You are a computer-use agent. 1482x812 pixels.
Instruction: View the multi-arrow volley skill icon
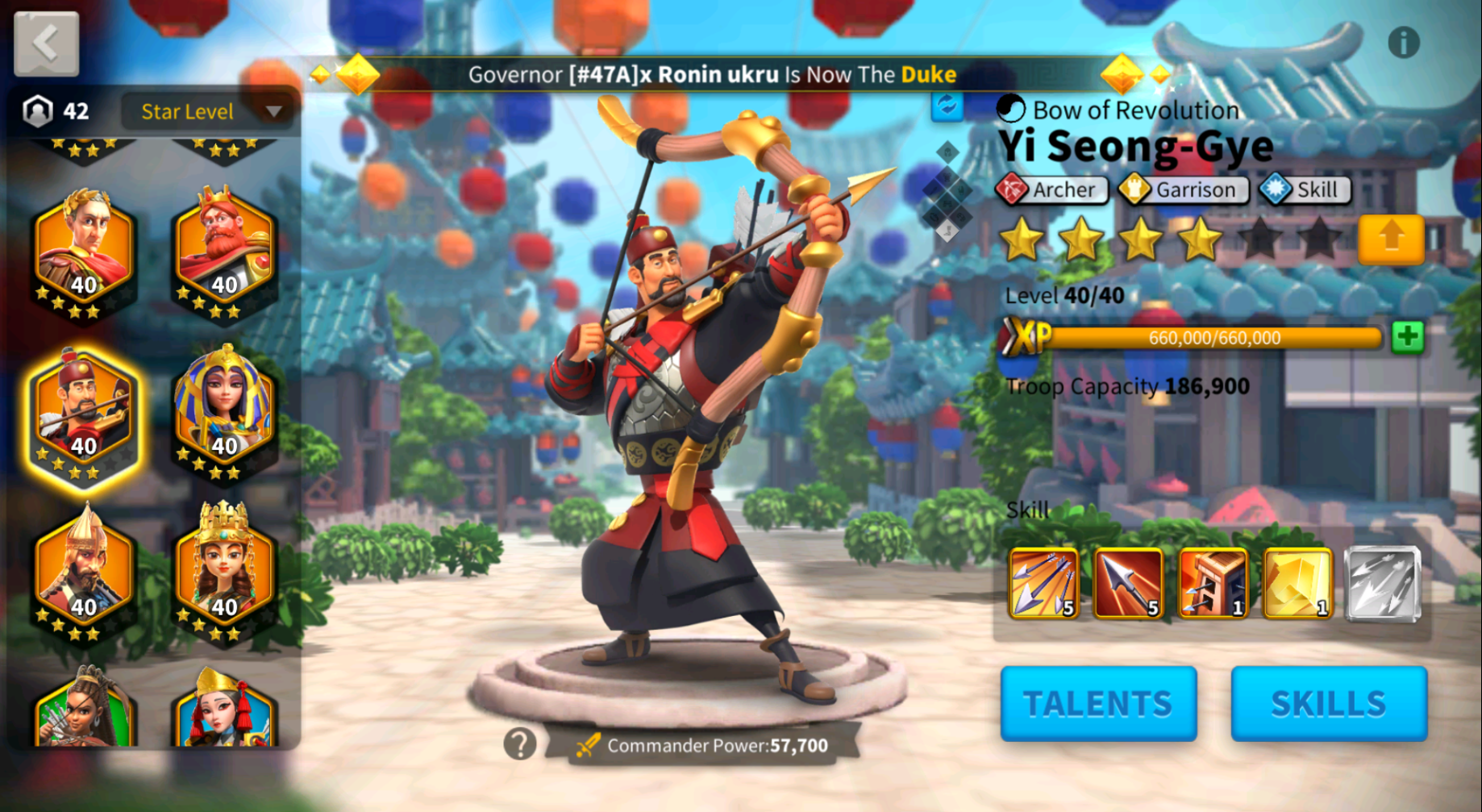click(x=1043, y=583)
